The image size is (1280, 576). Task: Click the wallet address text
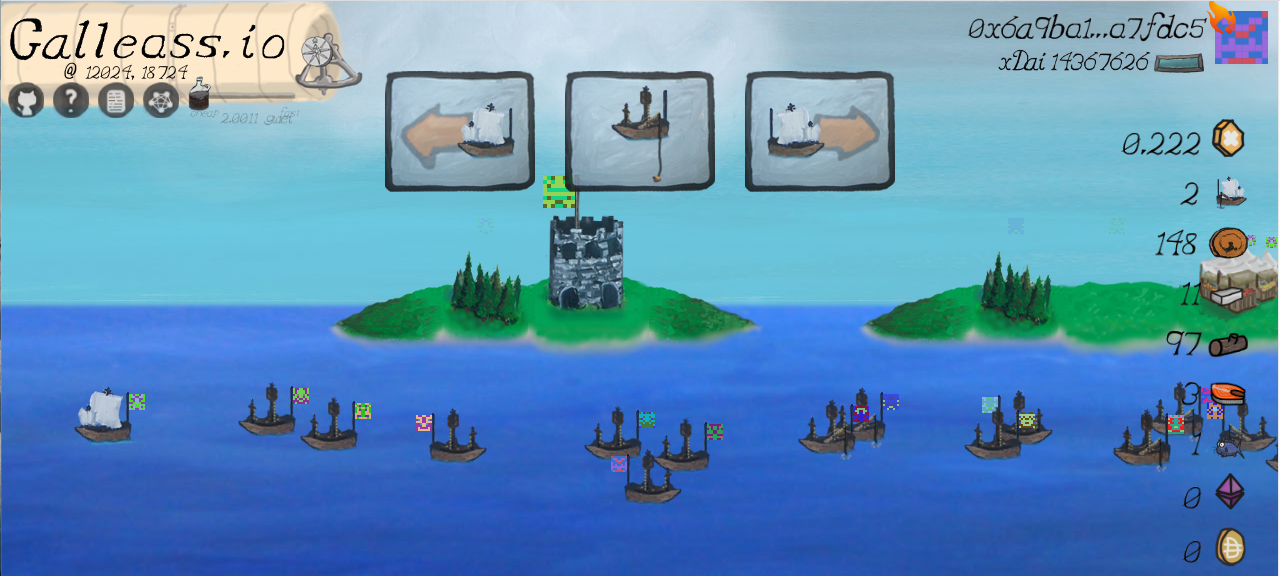[x=1087, y=29]
